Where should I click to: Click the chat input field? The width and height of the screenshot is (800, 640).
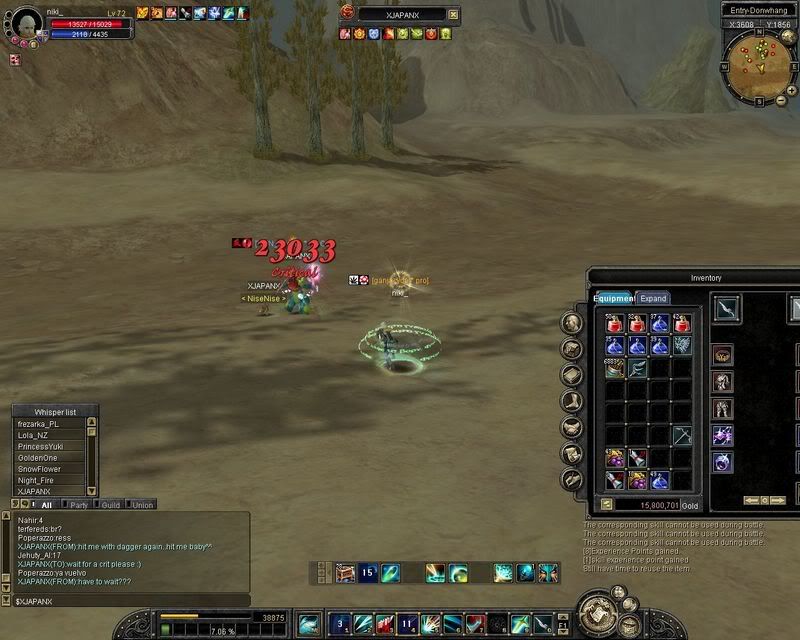130,600
